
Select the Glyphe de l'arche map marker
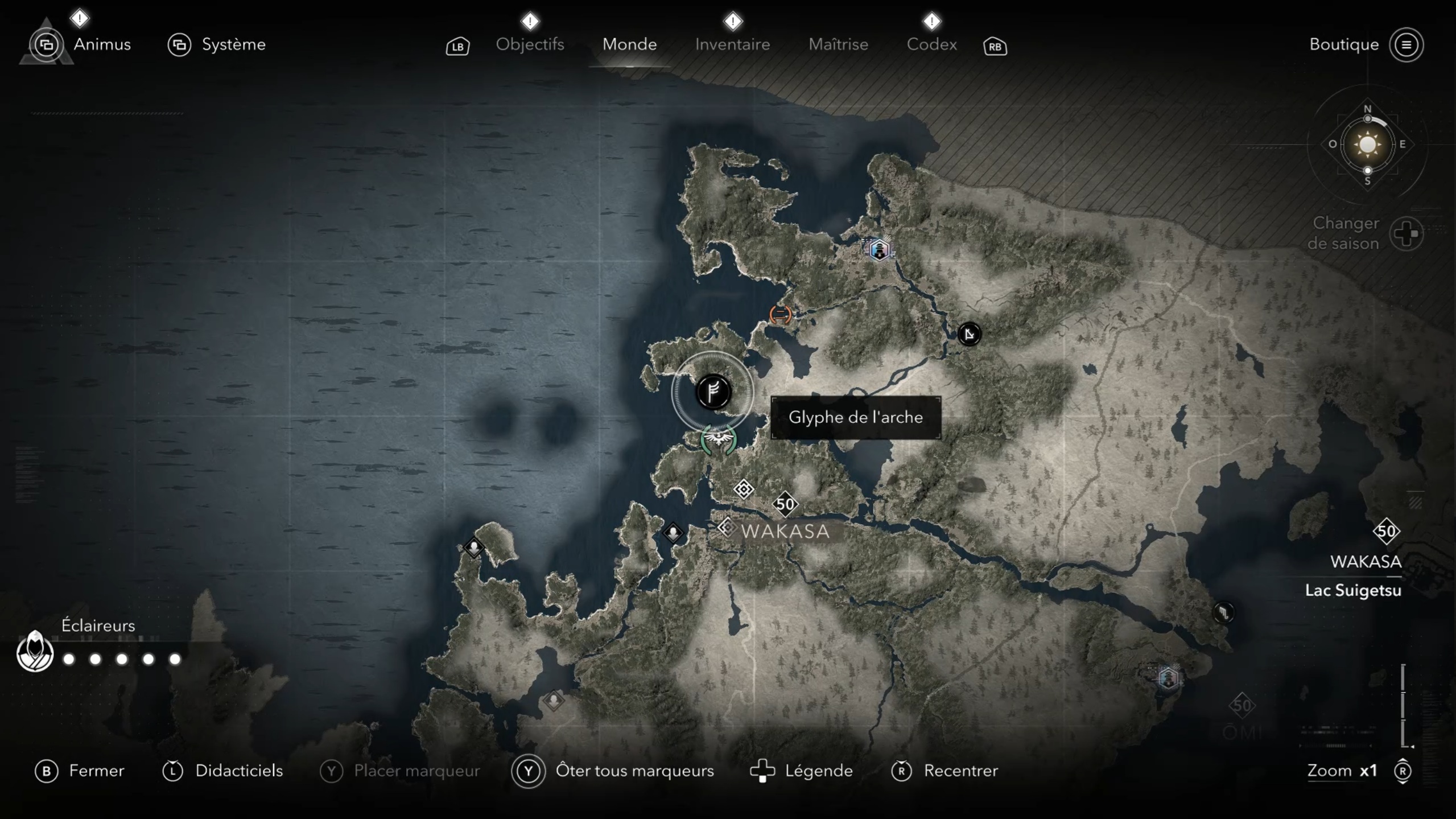(712, 392)
